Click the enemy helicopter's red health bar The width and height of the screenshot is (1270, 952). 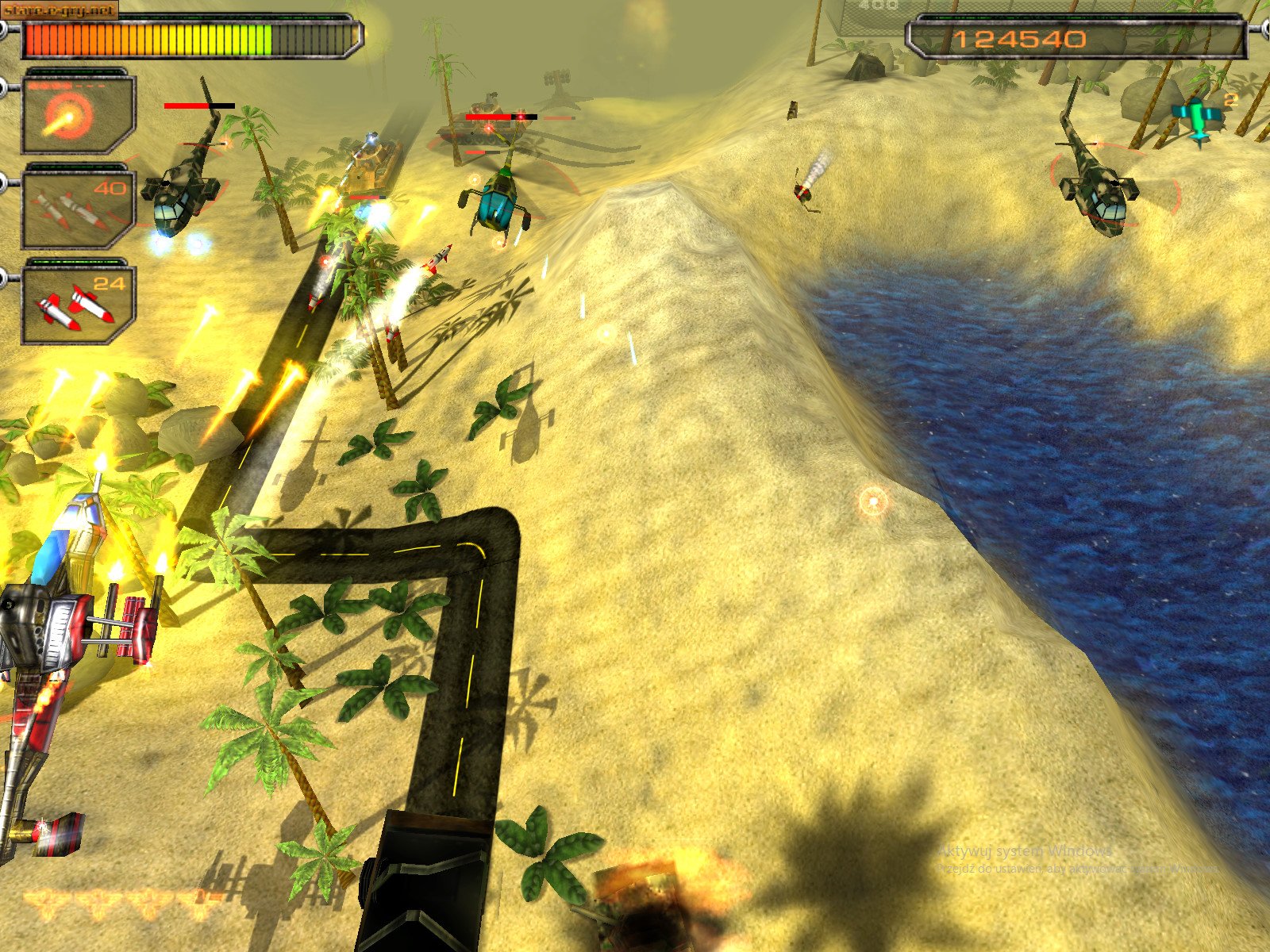(x=187, y=106)
